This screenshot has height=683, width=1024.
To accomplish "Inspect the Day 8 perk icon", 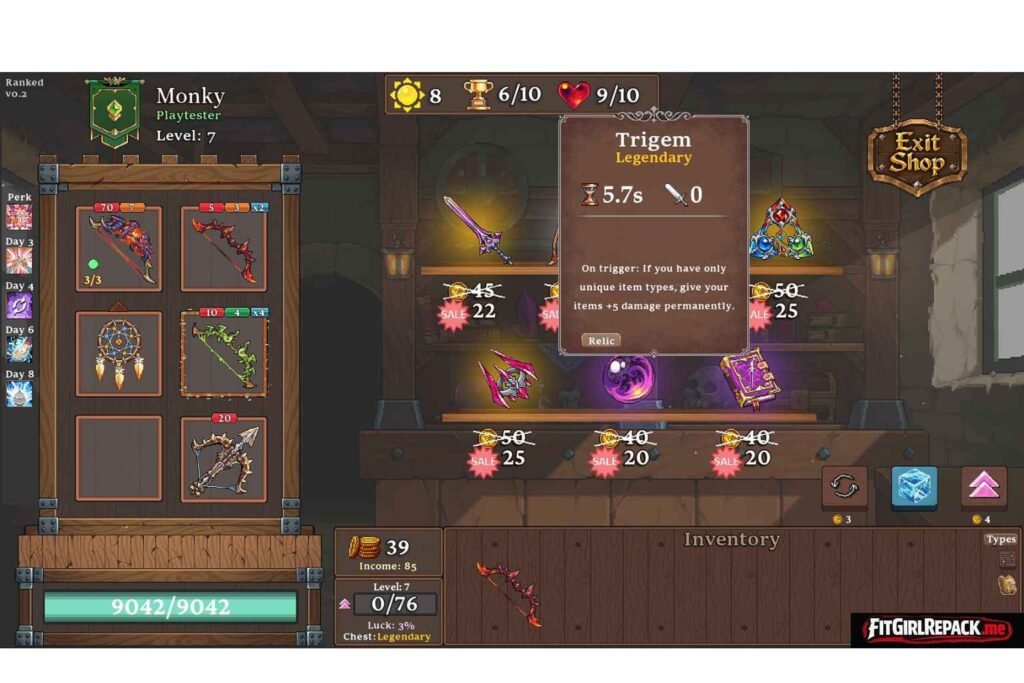I will [x=19, y=393].
